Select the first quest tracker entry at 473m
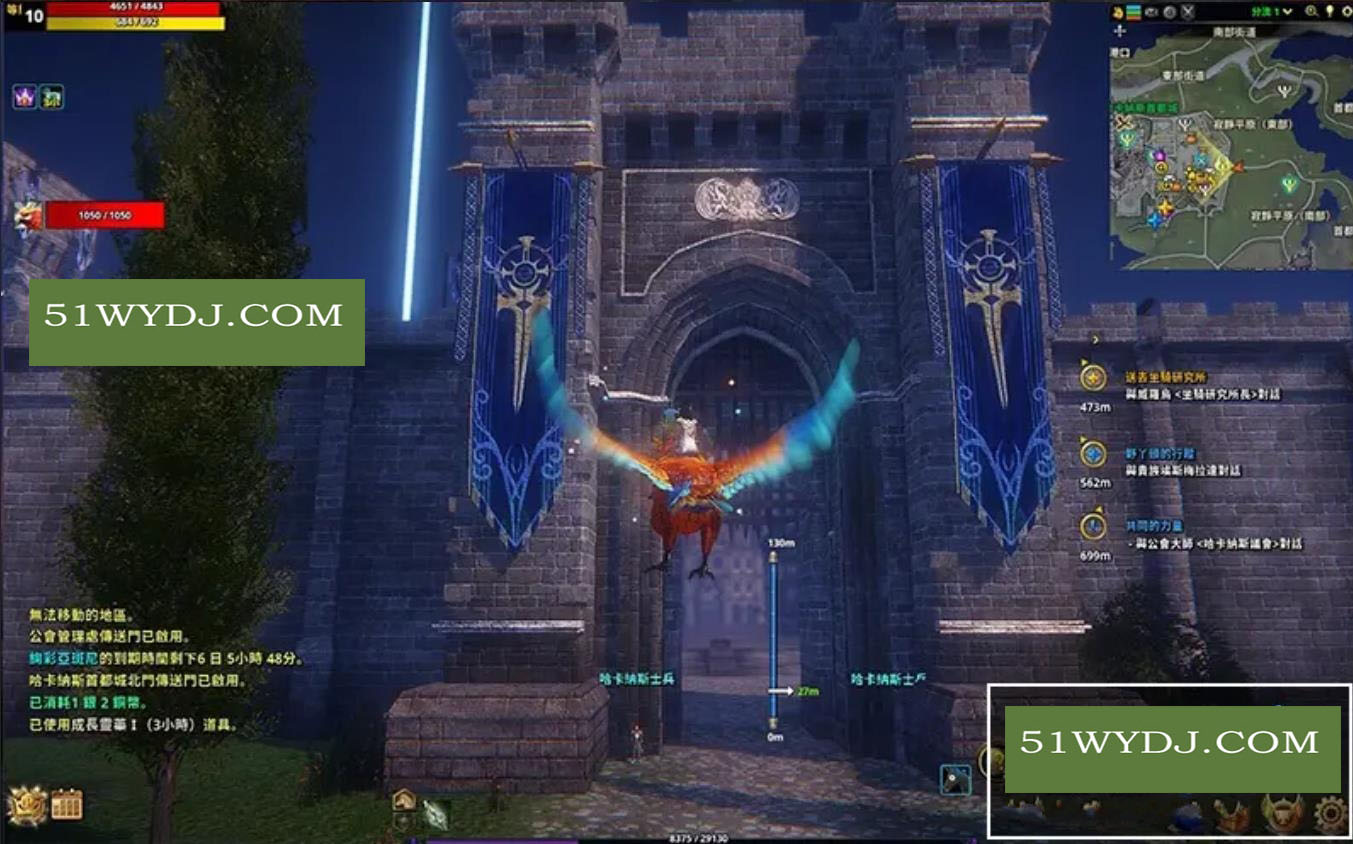This screenshot has width=1353, height=844. (1094, 378)
